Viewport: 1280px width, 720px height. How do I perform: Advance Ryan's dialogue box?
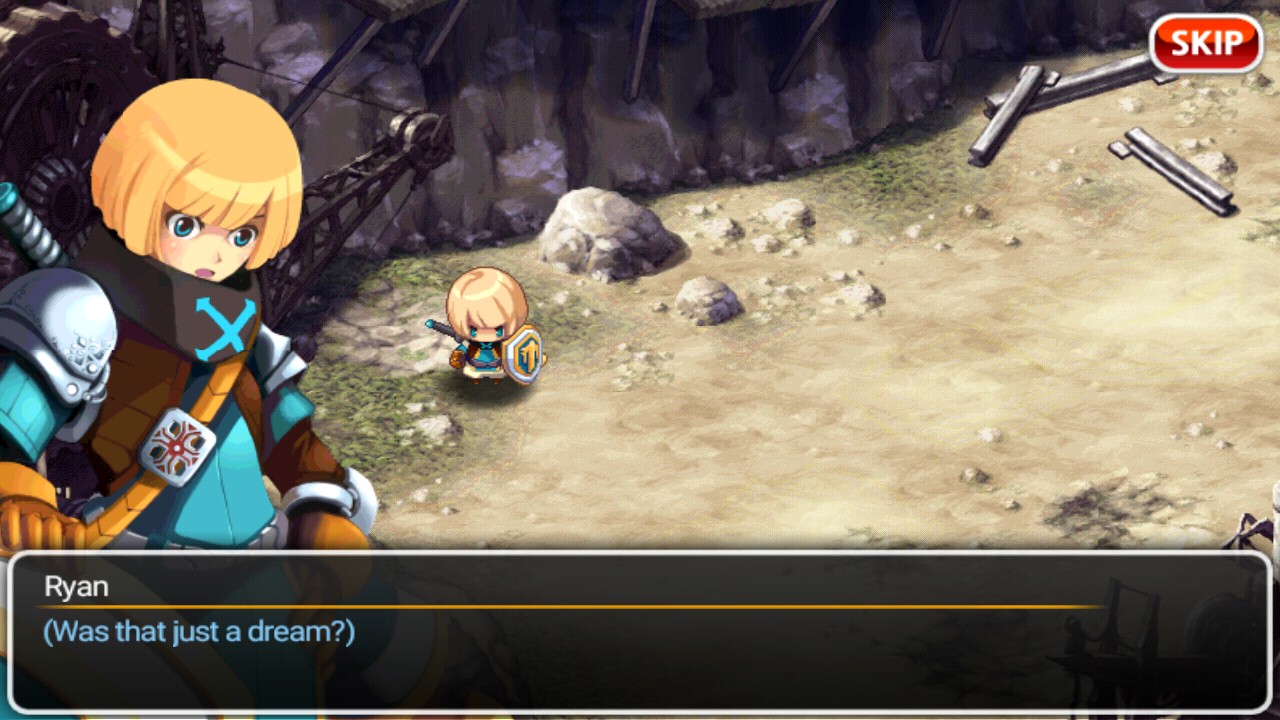[640, 632]
